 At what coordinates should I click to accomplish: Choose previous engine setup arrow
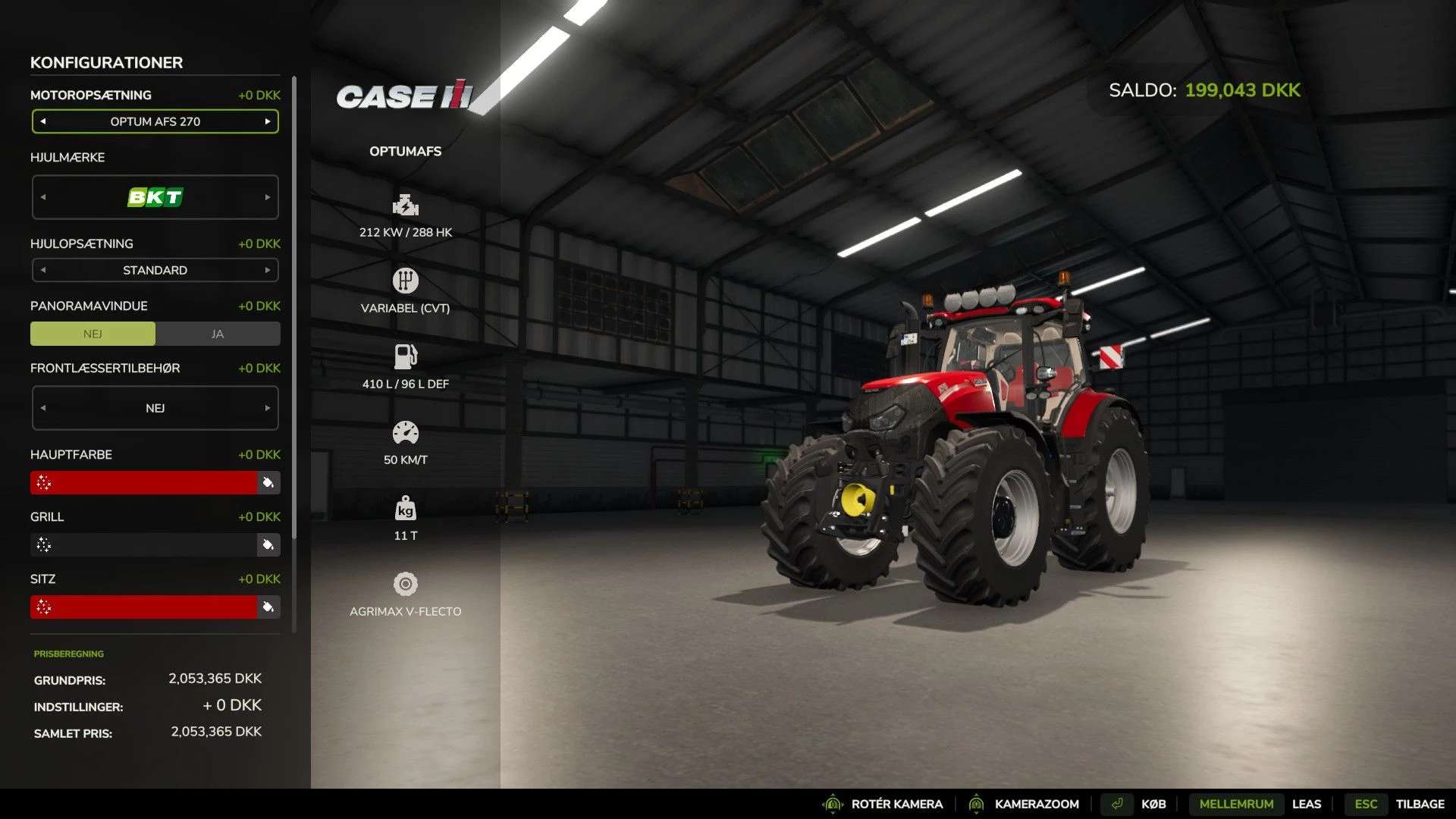(43, 121)
